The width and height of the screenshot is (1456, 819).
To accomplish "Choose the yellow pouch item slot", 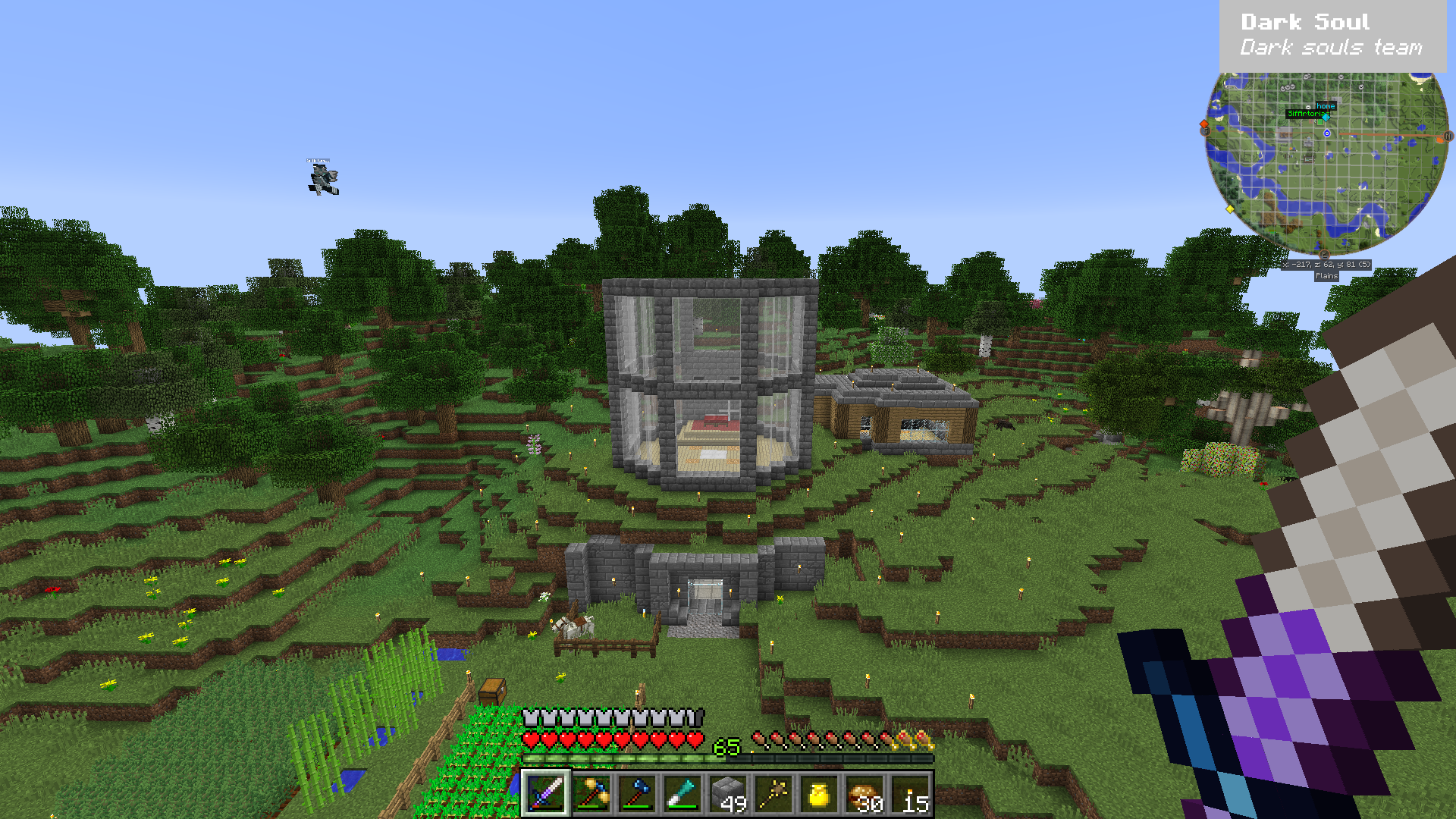I will click(x=819, y=794).
